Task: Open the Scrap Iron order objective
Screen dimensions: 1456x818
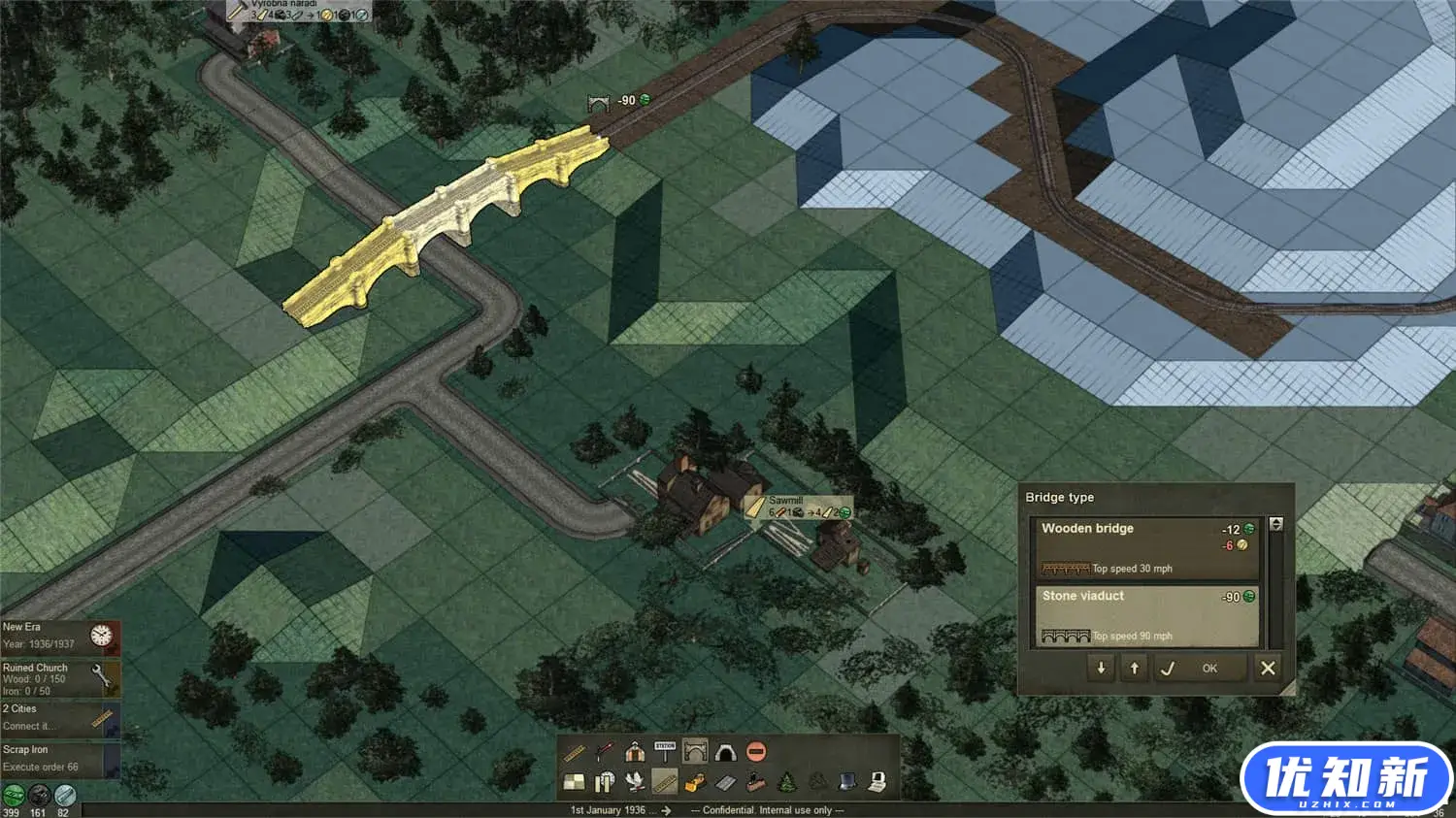Action: tap(60, 758)
